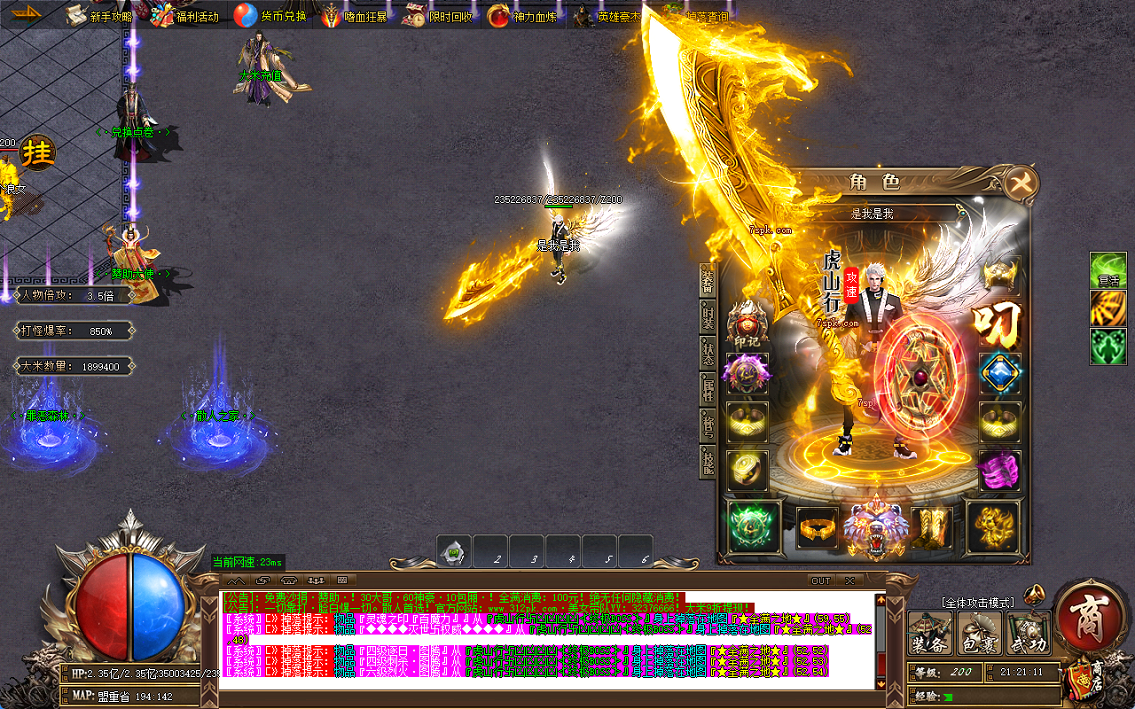
Task: Close the 角色 character panel
Action: click(1020, 184)
